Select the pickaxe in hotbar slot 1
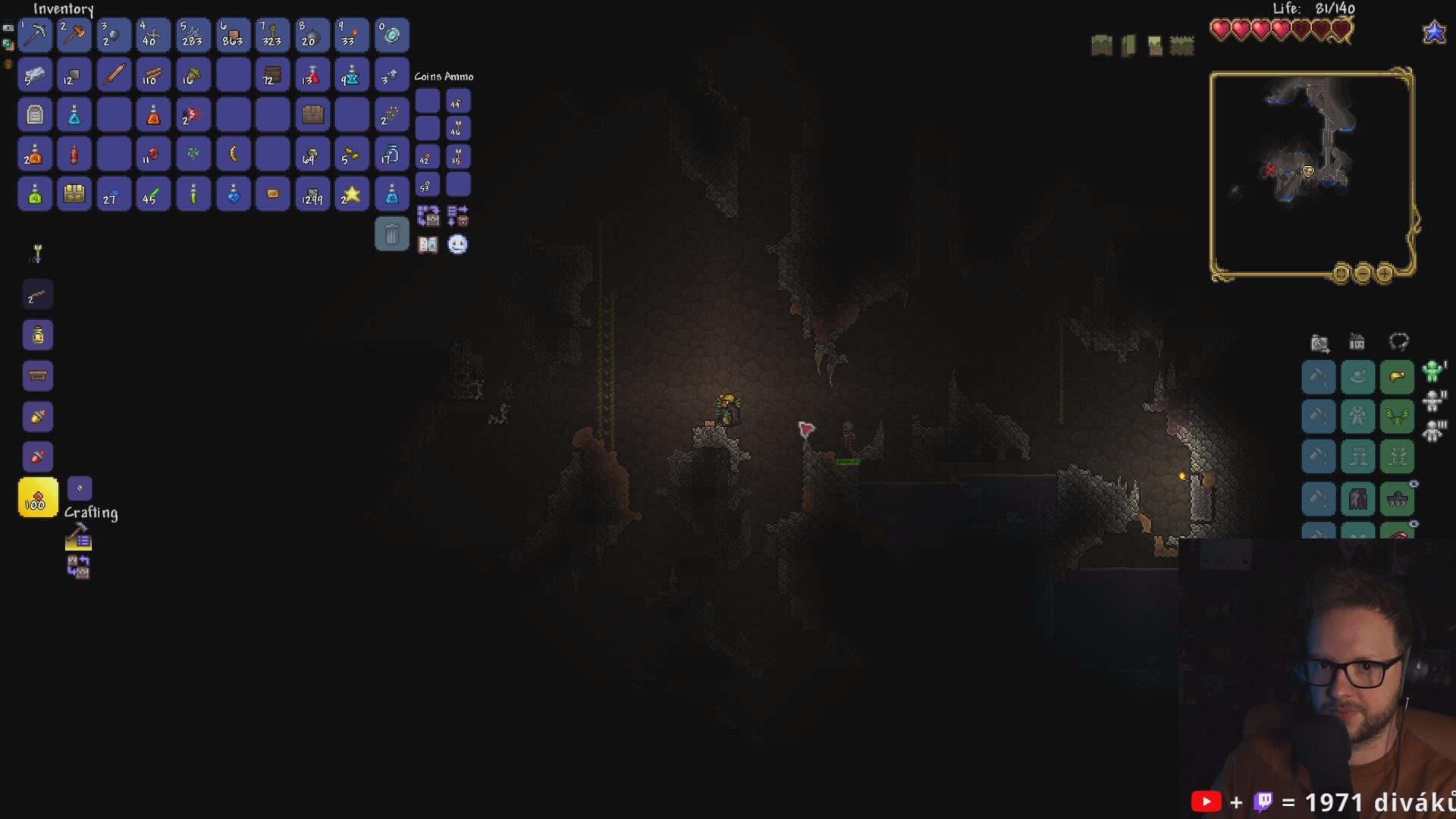Image resolution: width=1456 pixels, height=819 pixels. pos(35,35)
